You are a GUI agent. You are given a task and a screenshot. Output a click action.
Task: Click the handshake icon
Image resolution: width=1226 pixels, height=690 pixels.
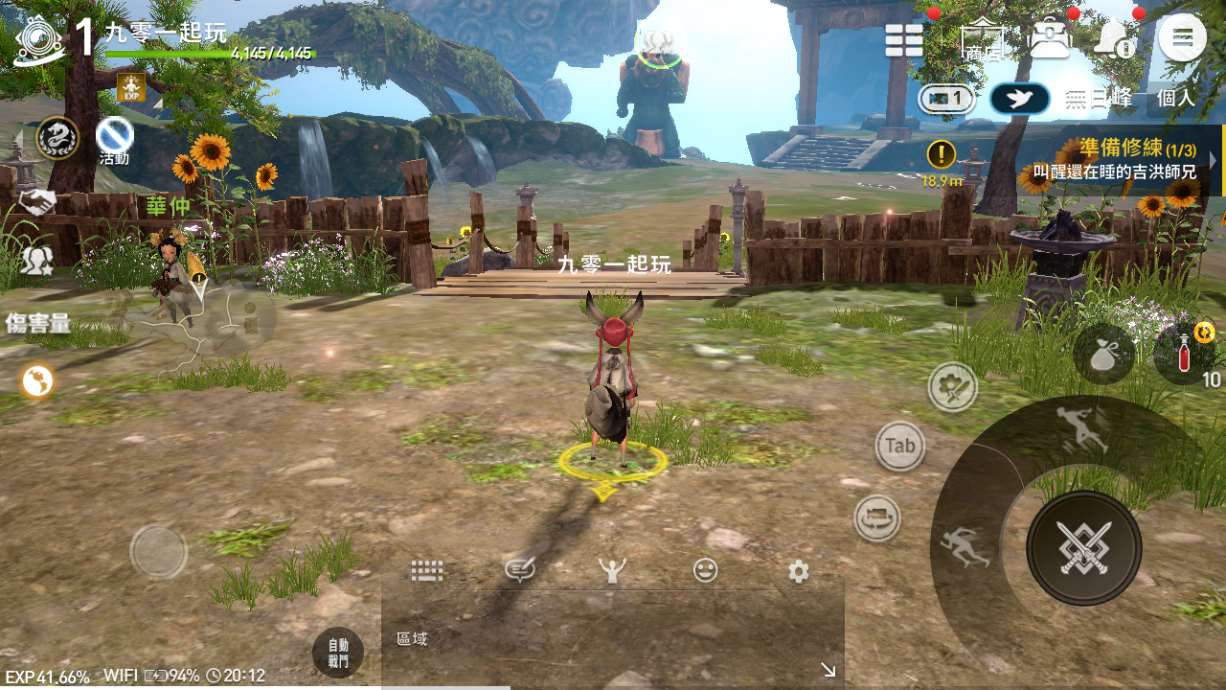point(37,203)
